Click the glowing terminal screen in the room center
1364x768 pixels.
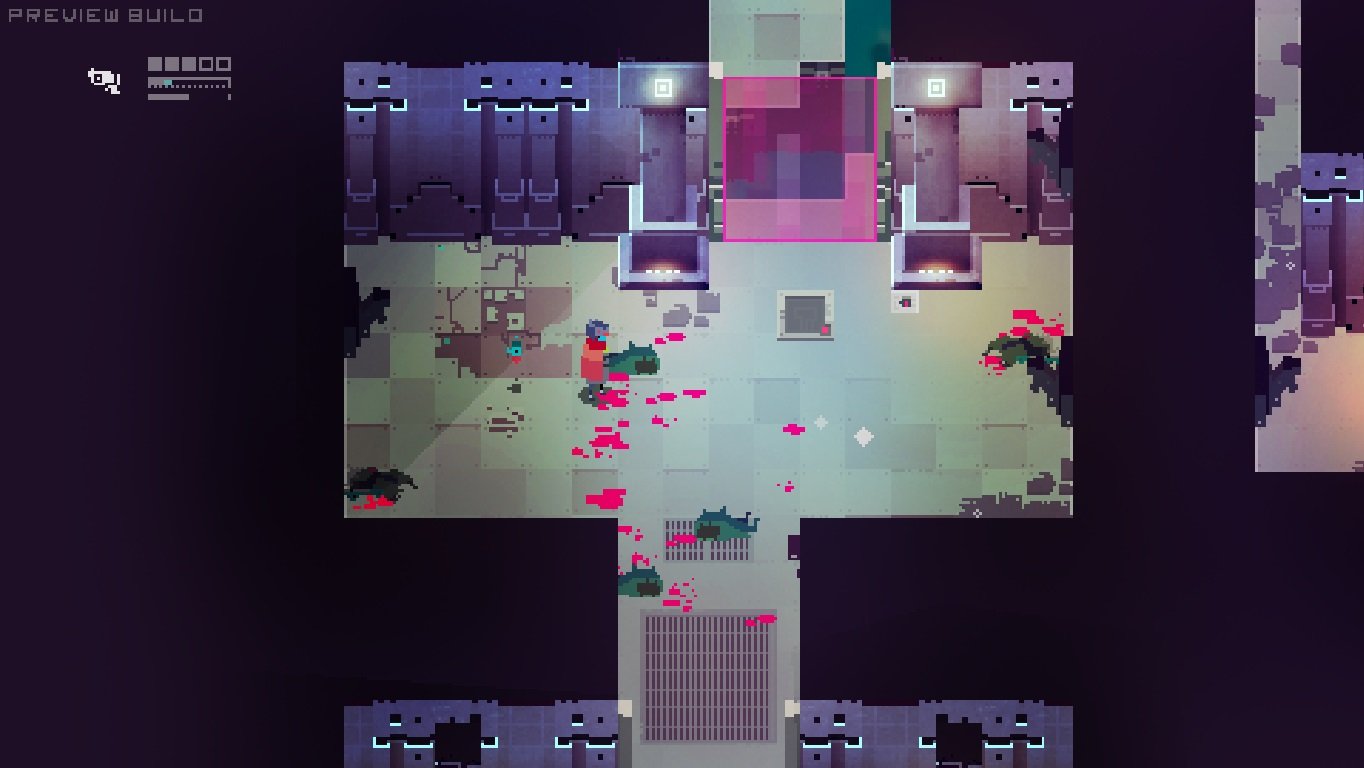pyautogui.click(x=804, y=315)
